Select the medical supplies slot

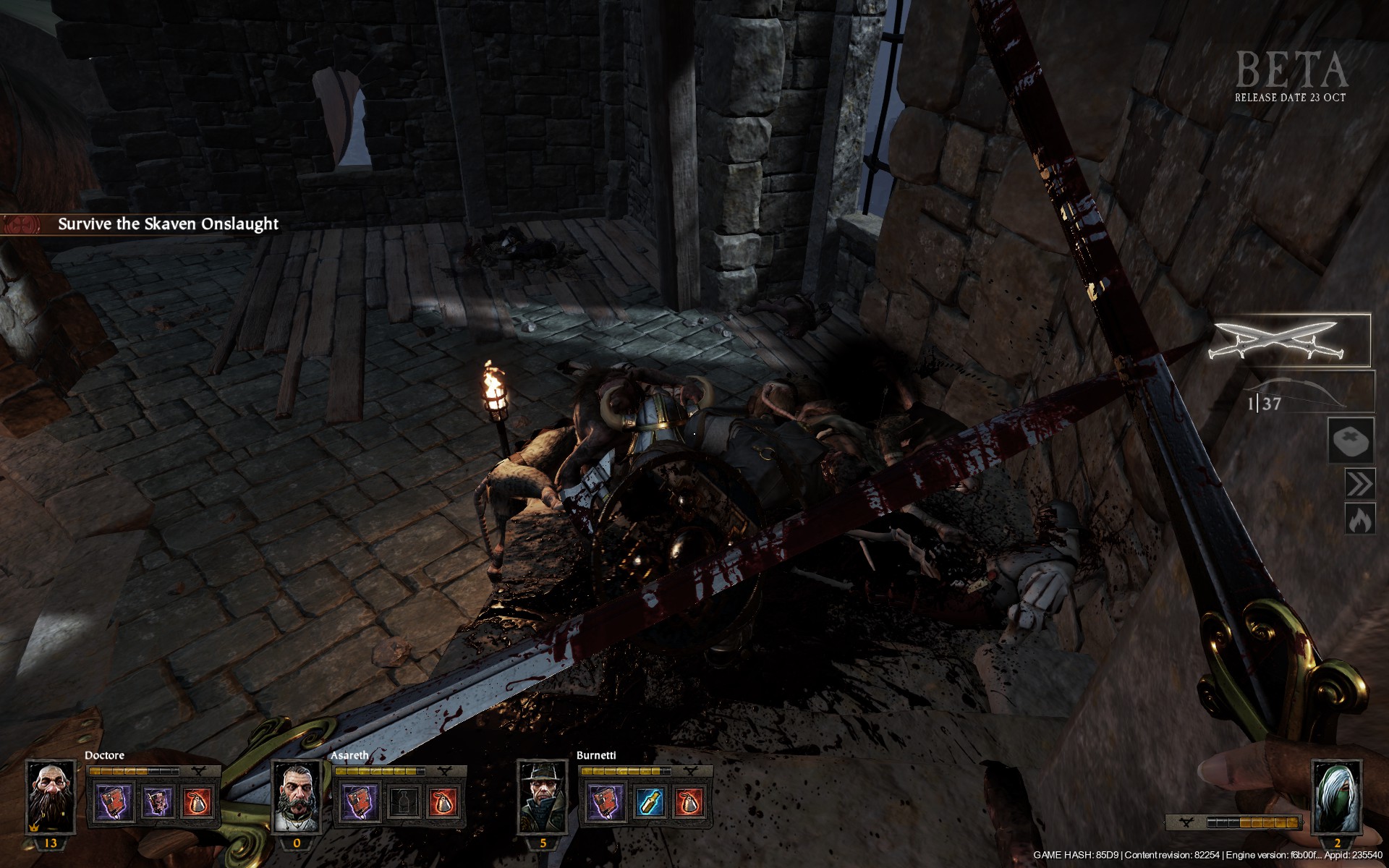(x=1351, y=441)
